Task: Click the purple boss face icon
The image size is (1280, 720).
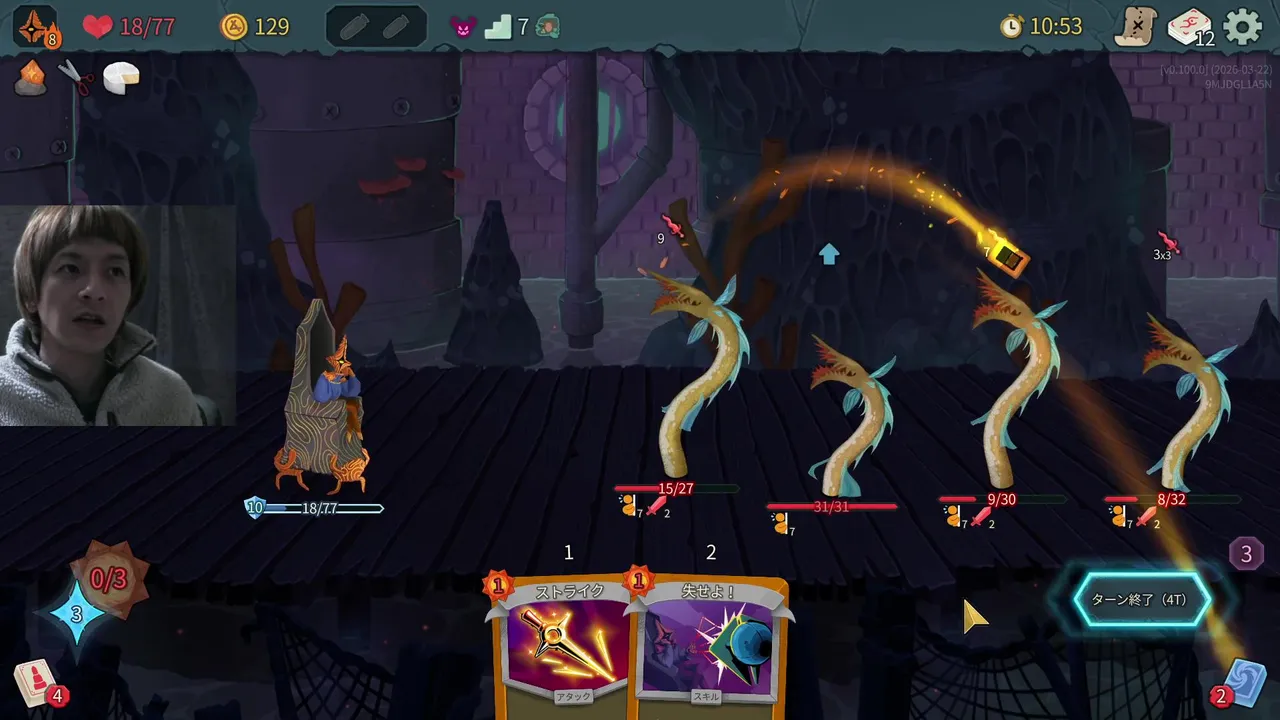Action: tap(463, 27)
